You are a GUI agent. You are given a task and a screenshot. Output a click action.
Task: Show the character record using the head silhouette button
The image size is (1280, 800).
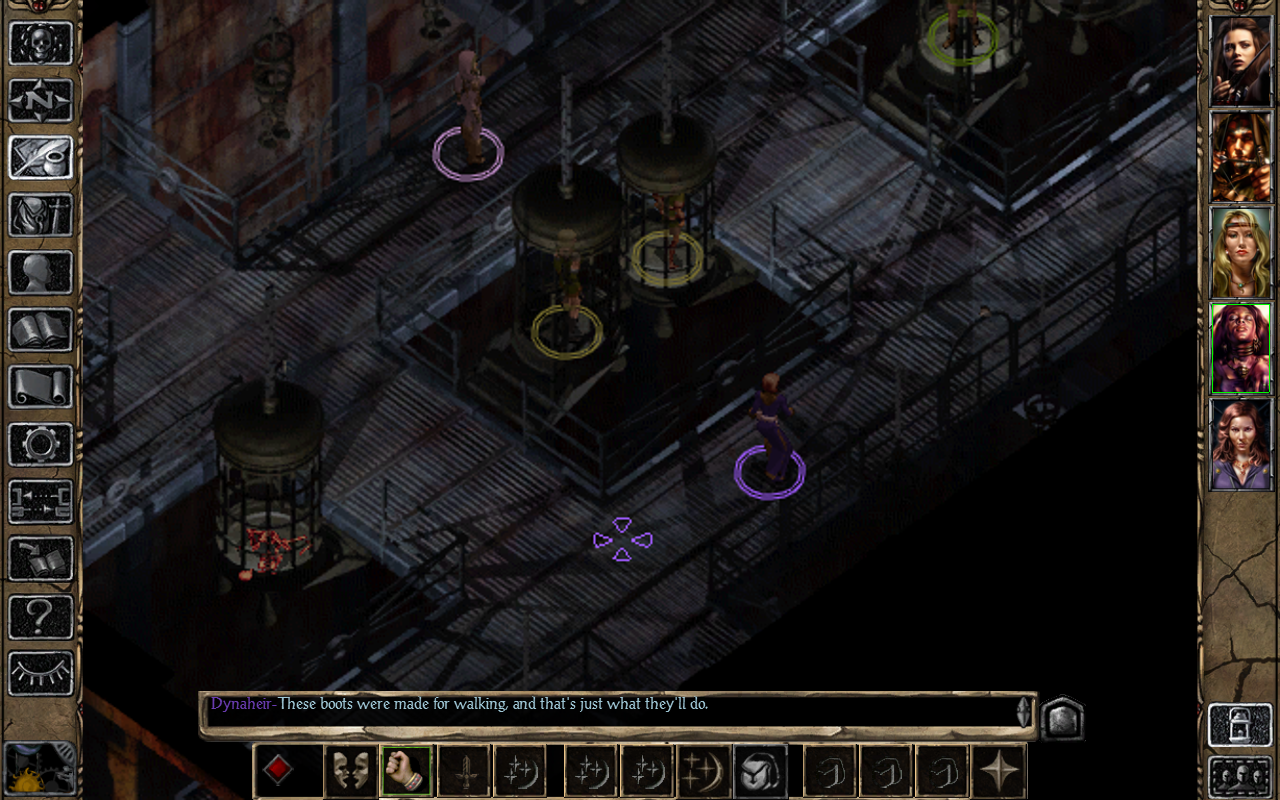(x=41, y=272)
